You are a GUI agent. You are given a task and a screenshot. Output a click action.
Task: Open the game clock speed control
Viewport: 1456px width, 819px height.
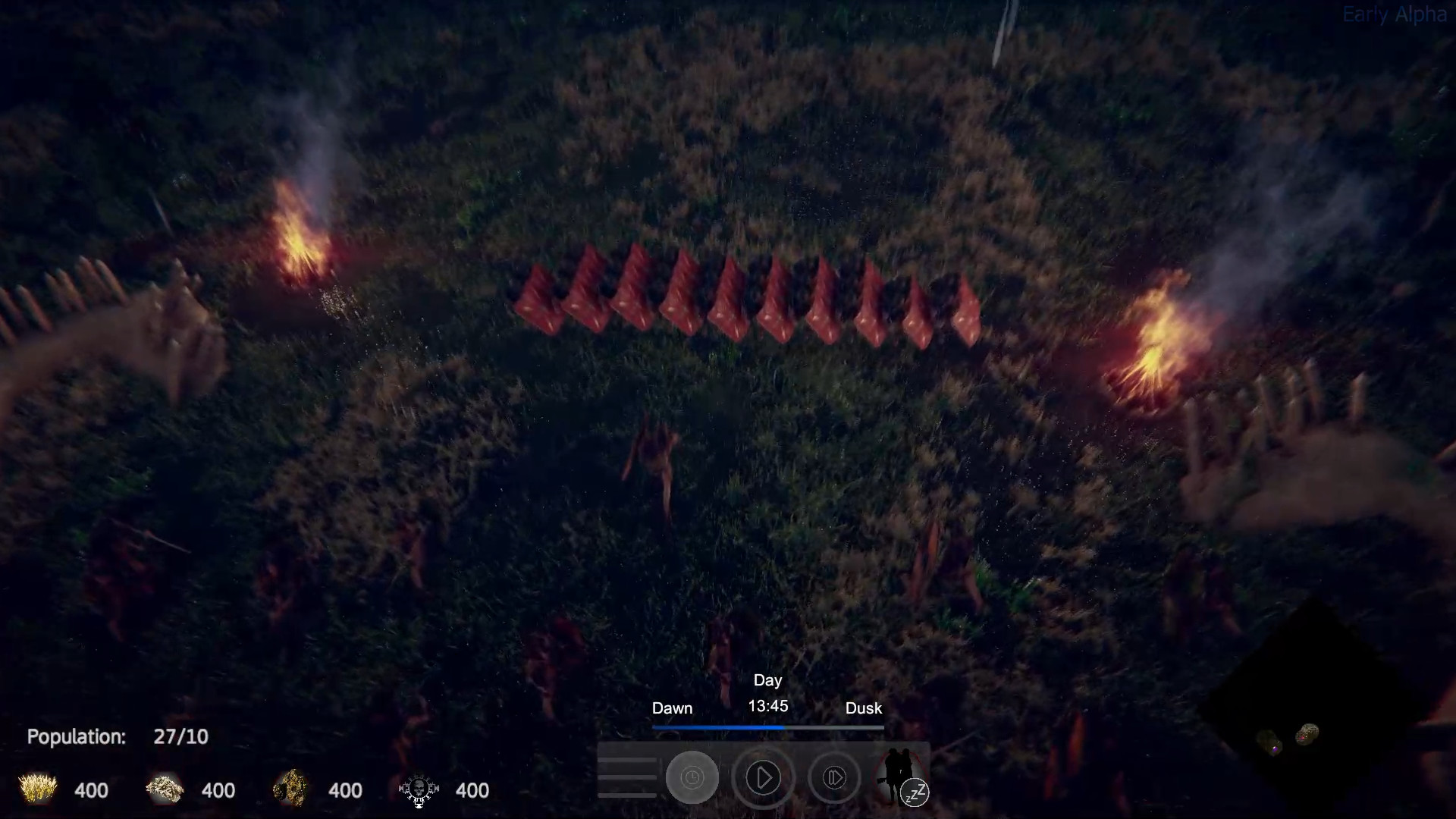point(691,777)
